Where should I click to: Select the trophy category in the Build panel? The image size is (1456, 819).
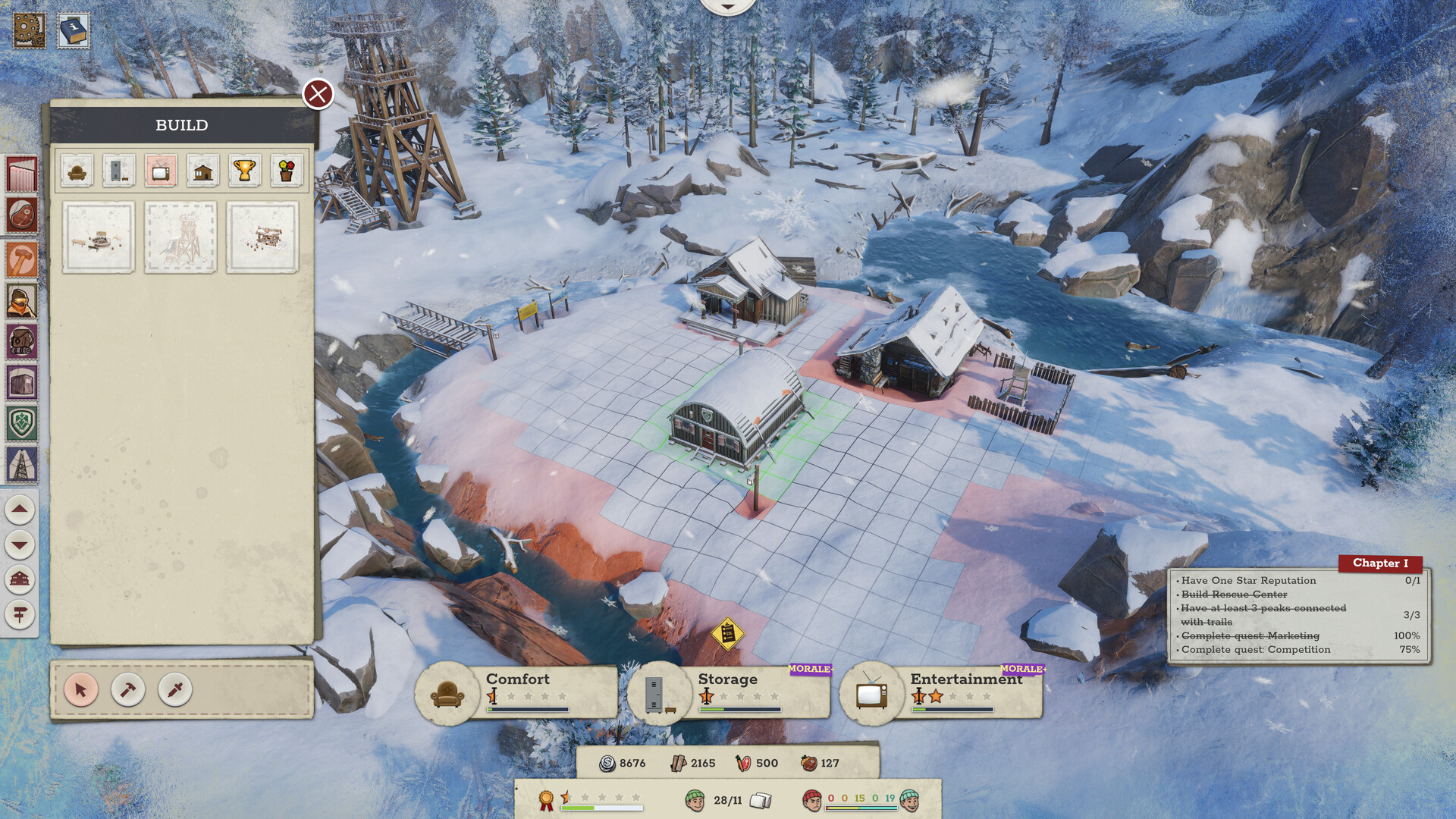click(x=246, y=171)
